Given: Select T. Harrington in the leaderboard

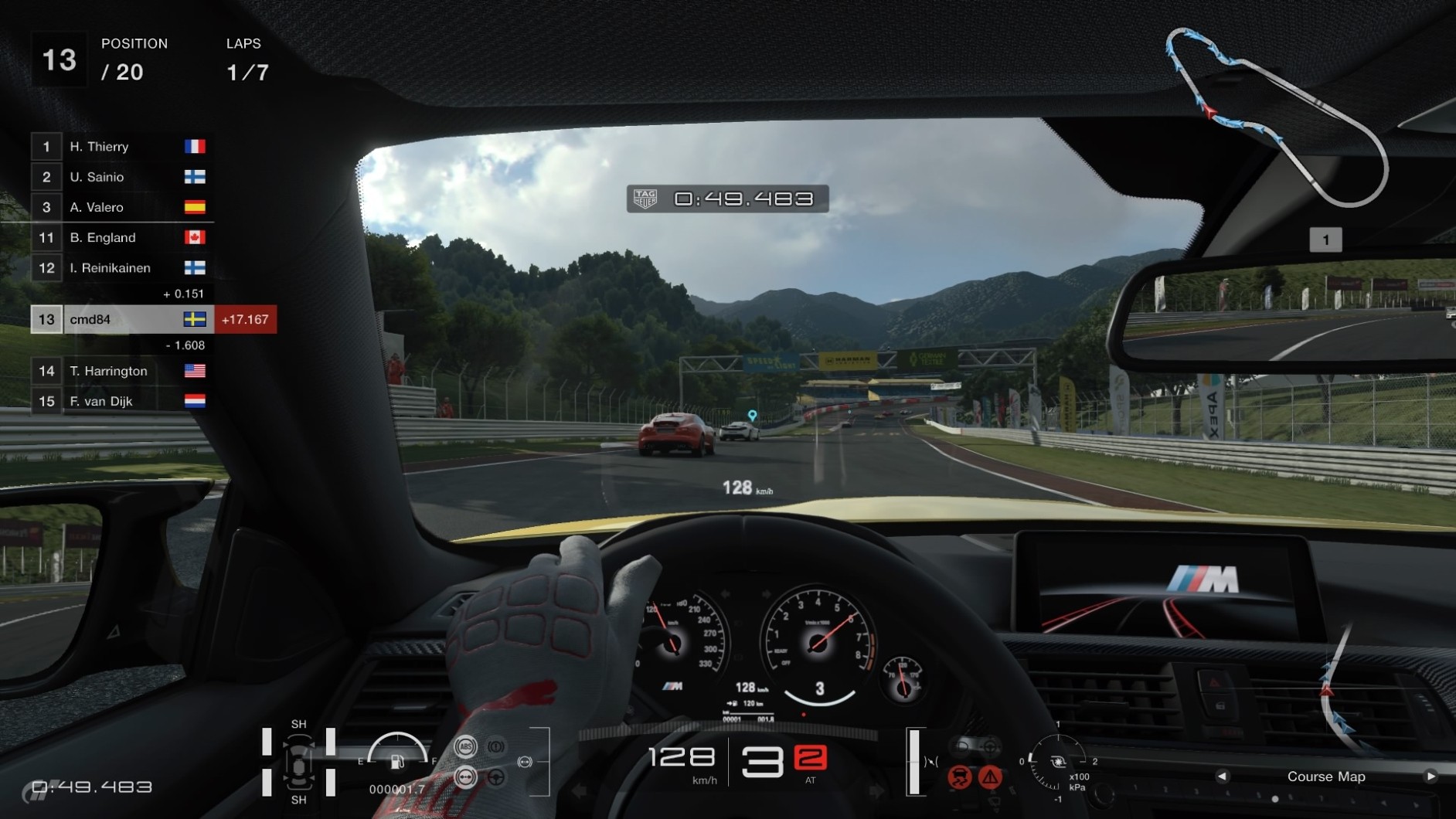Looking at the screenshot, I should [117, 371].
